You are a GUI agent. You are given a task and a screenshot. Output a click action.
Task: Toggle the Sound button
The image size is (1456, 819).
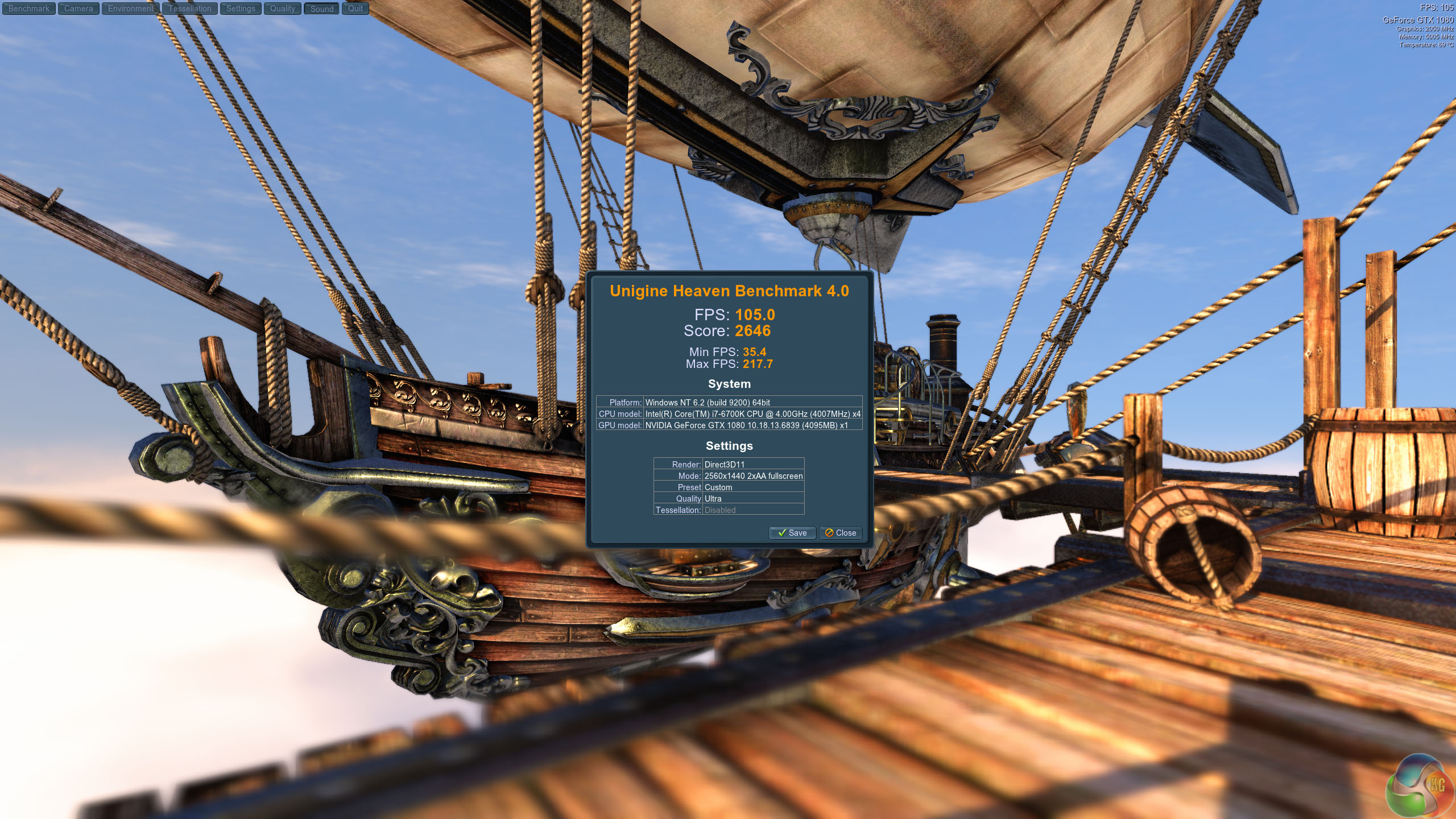[322, 9]
